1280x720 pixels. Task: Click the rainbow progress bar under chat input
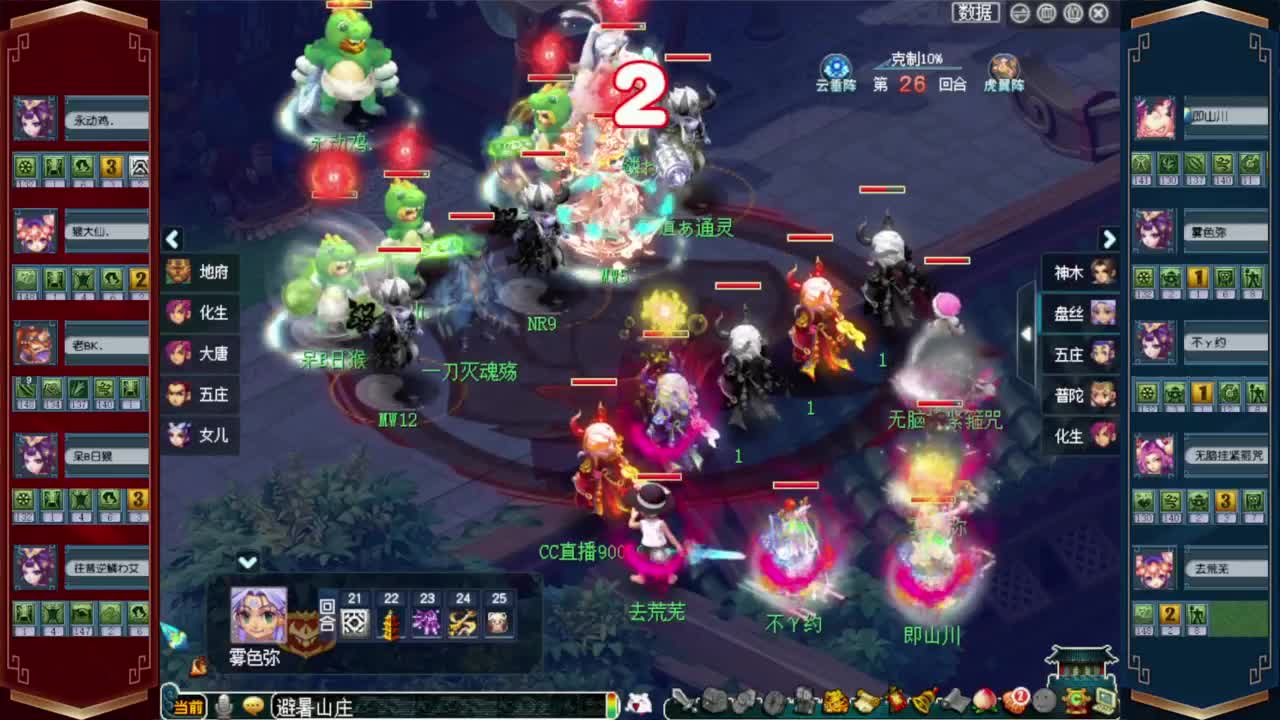(613, 704)
